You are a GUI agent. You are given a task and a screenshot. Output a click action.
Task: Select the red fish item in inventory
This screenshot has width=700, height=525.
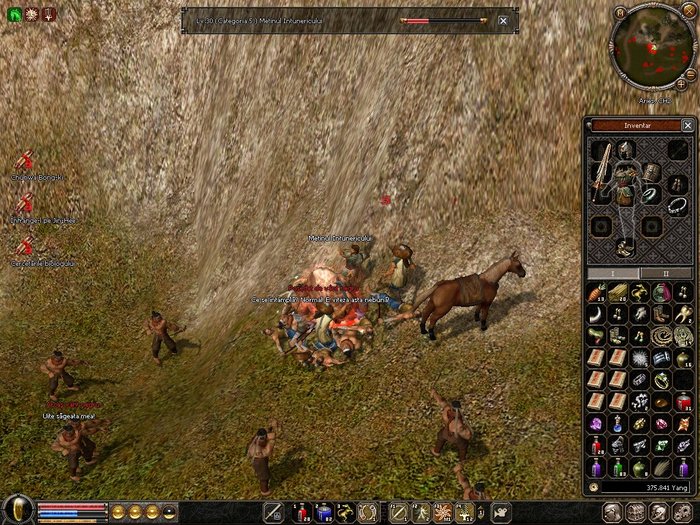pyautogui.click(x=599, y=291)
